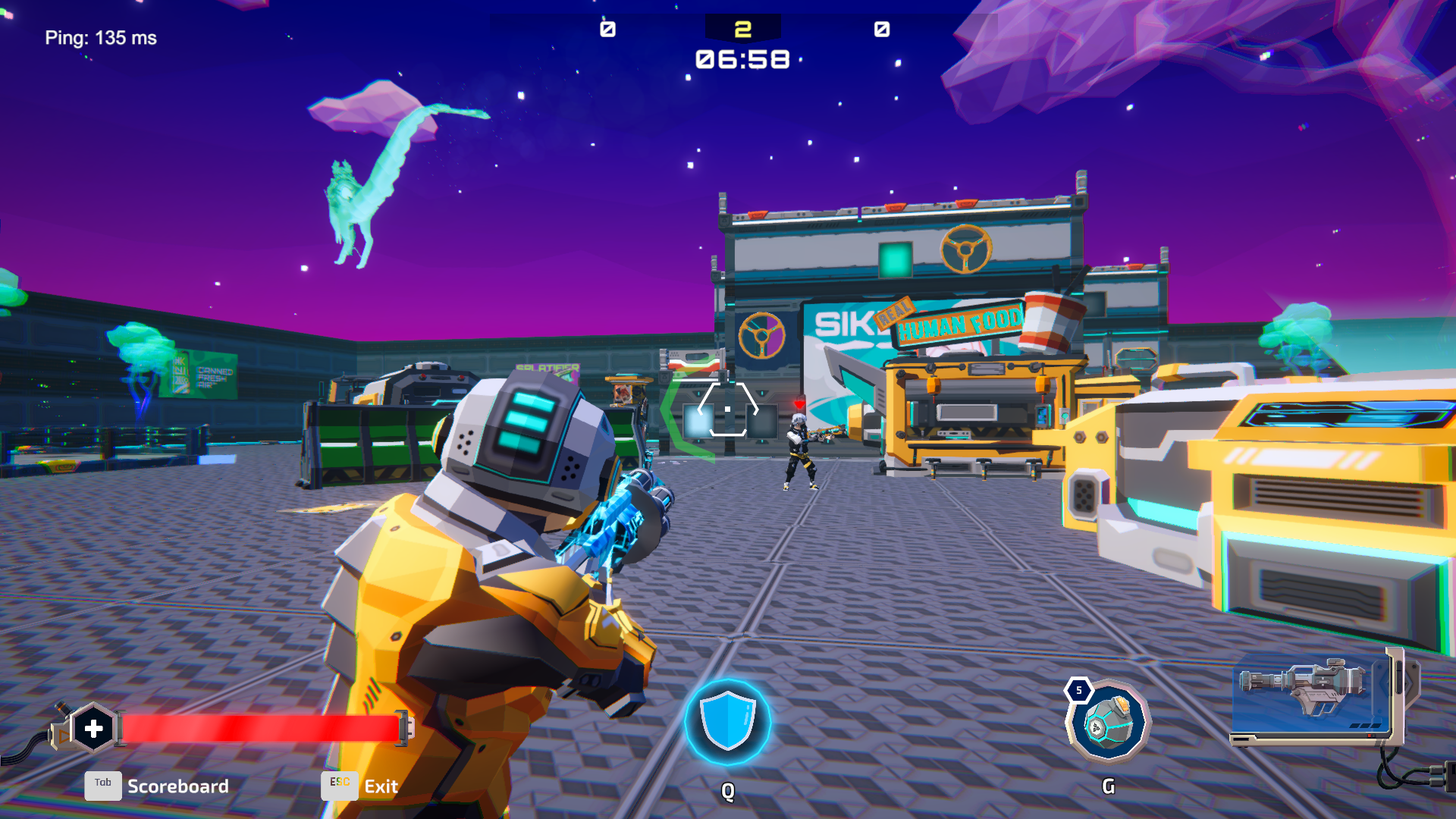The width and height of the screenshot is (1456, 819).
Task: Click the Tab key icon next to Scoreboard
Action: (x=103, y=786)
